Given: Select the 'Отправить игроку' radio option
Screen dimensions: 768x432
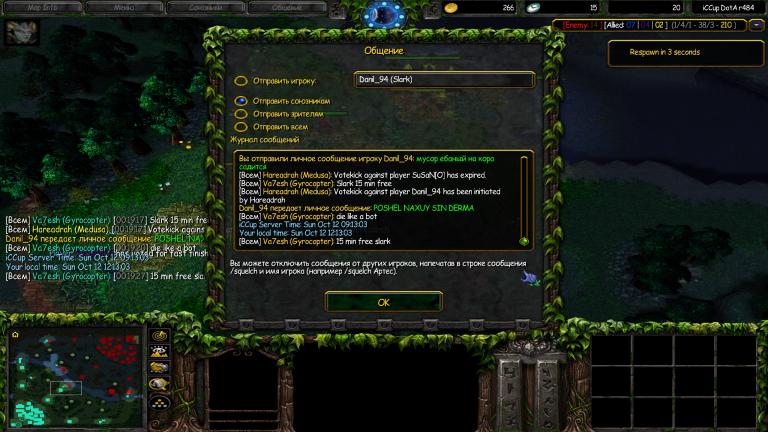Looking at the screenshot, I should click(x=241, y=81).
